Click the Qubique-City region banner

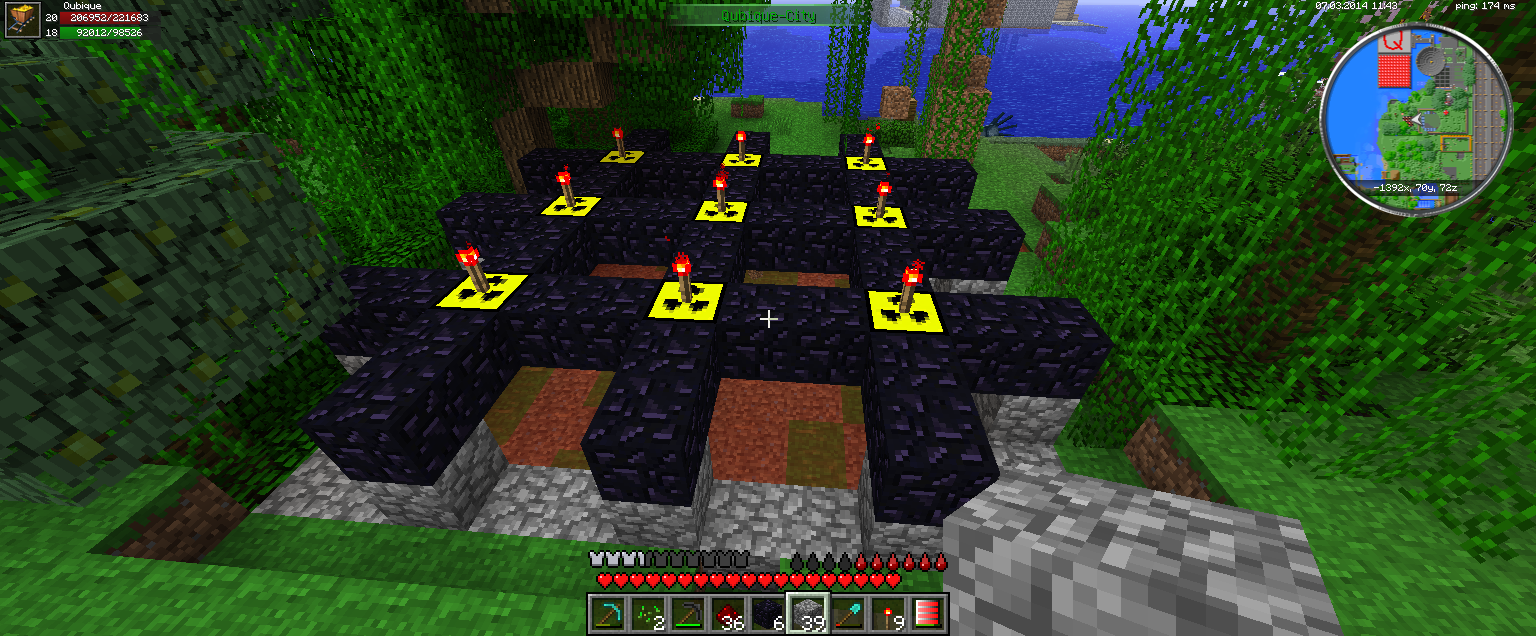coord(768,16)
